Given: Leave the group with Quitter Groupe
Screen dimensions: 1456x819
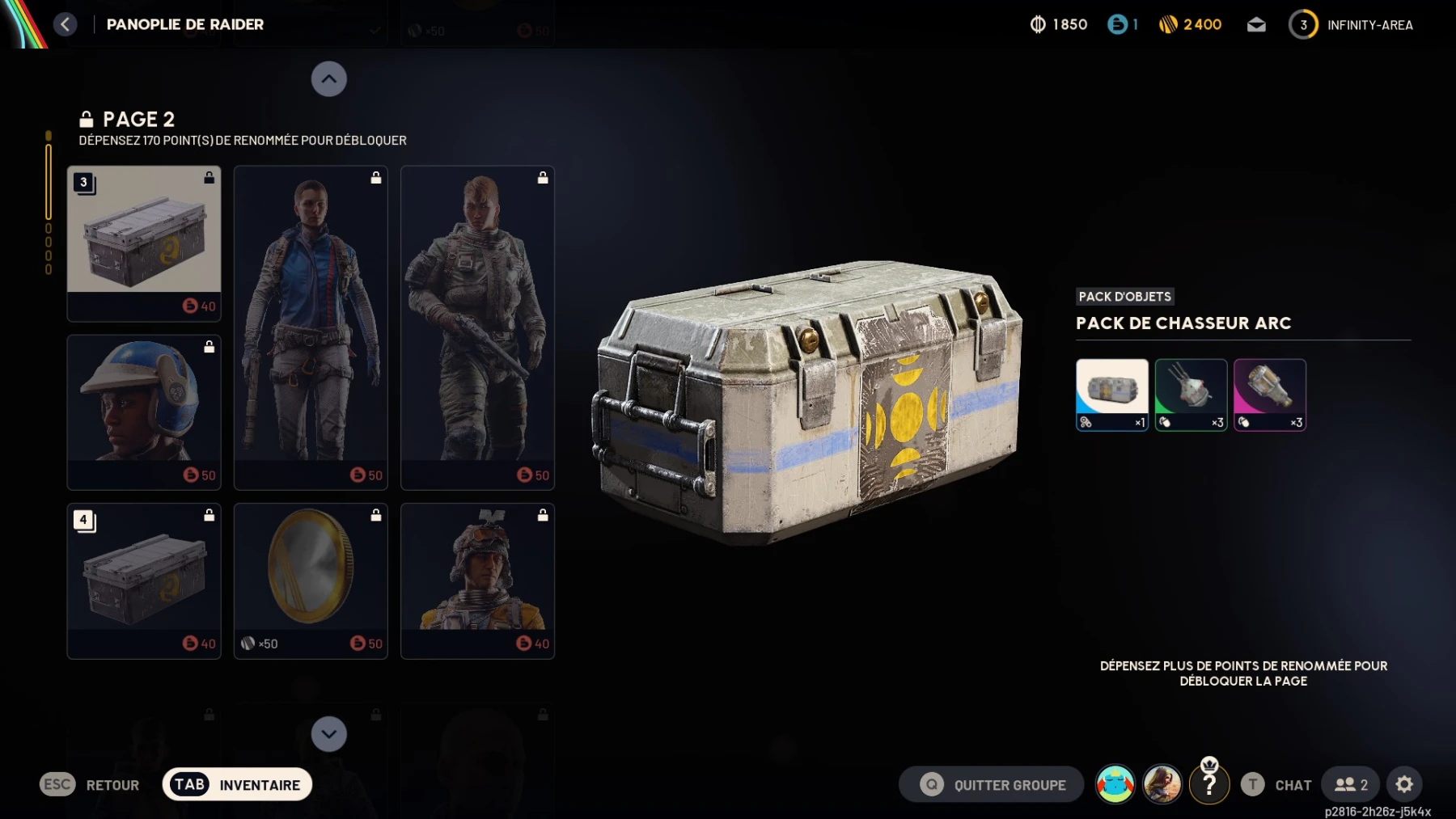Looking at the screenshot, I should pos(992,784).
